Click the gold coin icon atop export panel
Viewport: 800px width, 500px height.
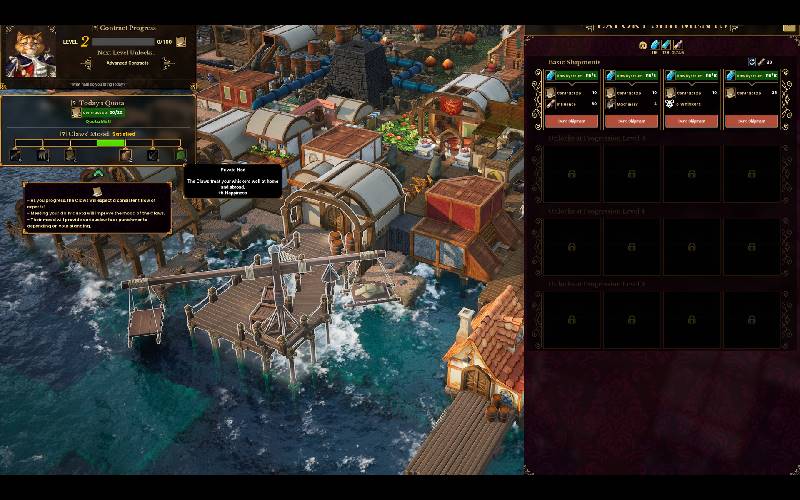tap(643, 45)
